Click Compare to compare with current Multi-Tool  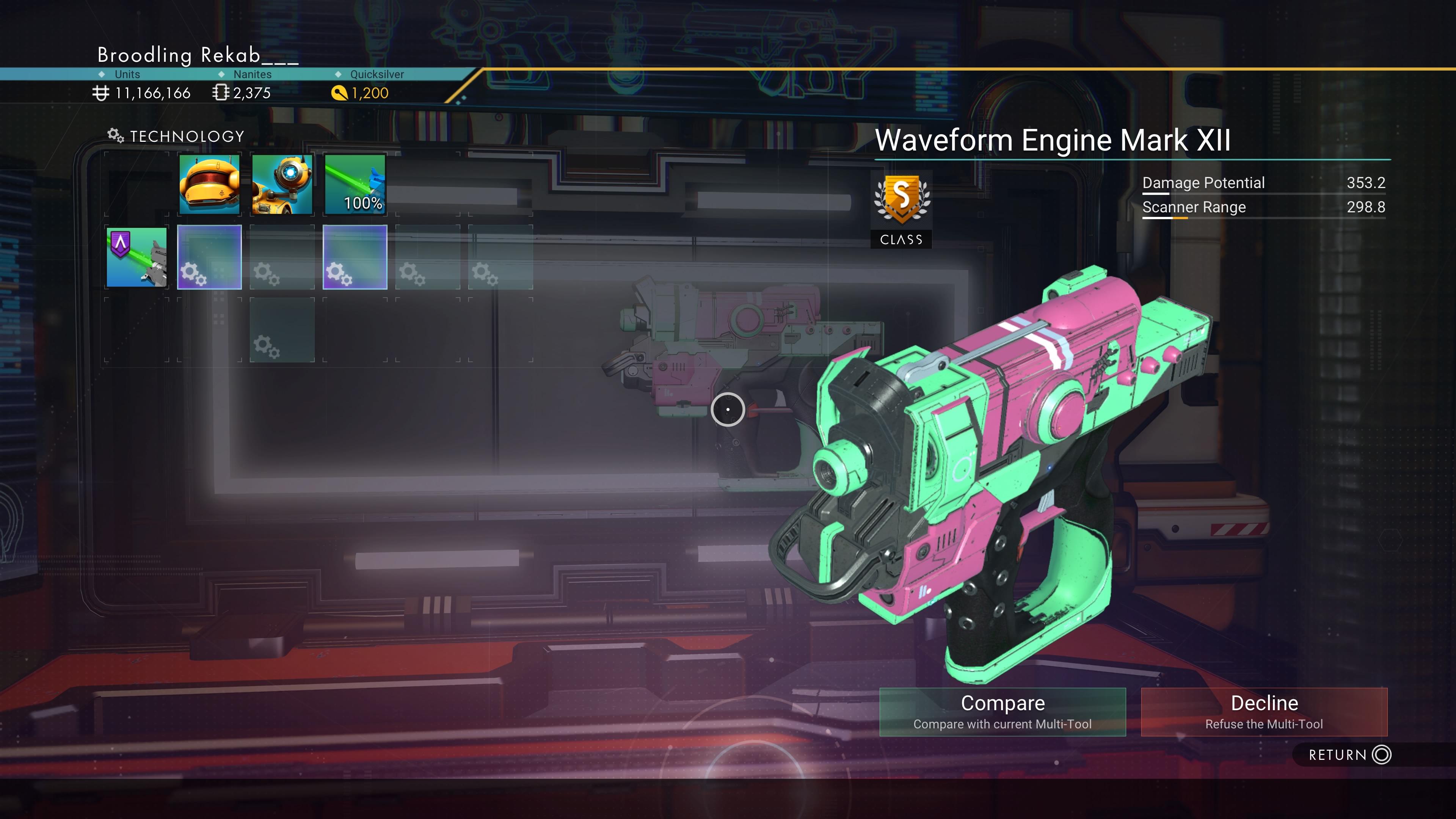[x=1003, y=712]
